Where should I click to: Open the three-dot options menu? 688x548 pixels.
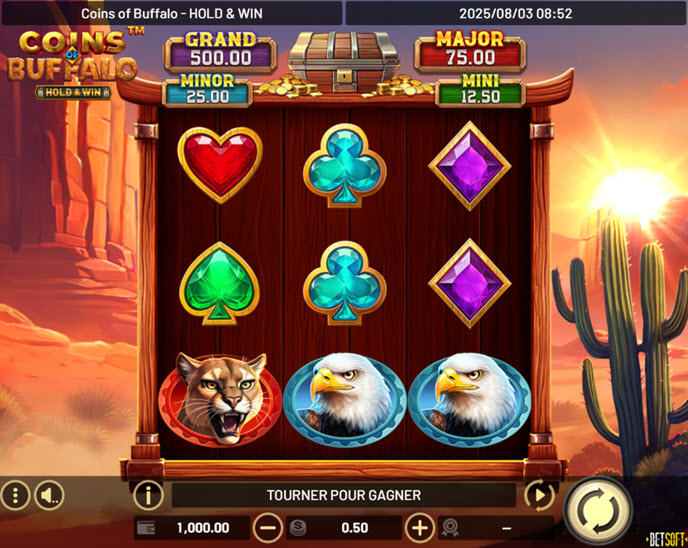pos(15,494)
